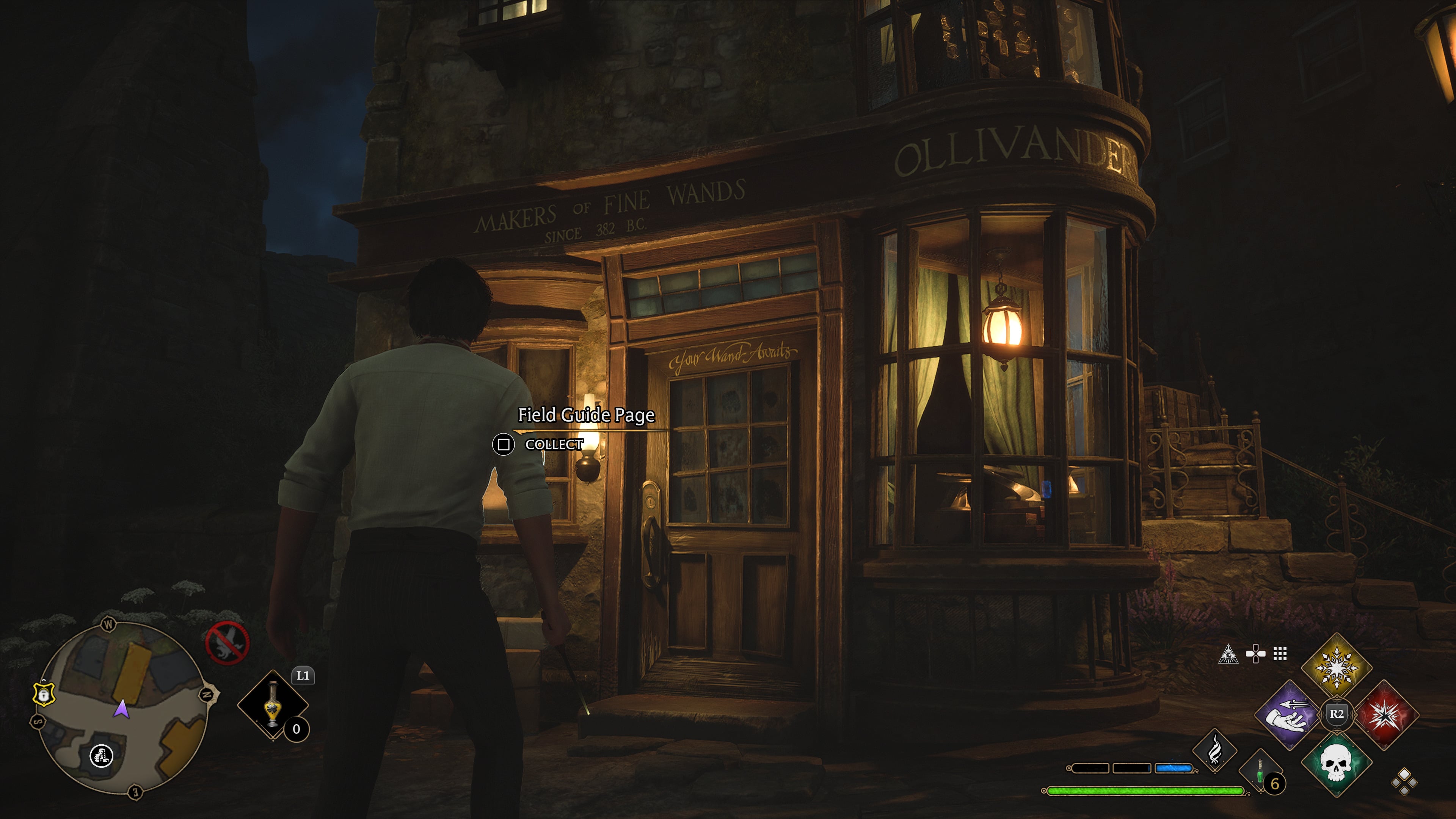Select the purple Accio hand spell
1456x819 pixels.
click(x=1289, y=715)
